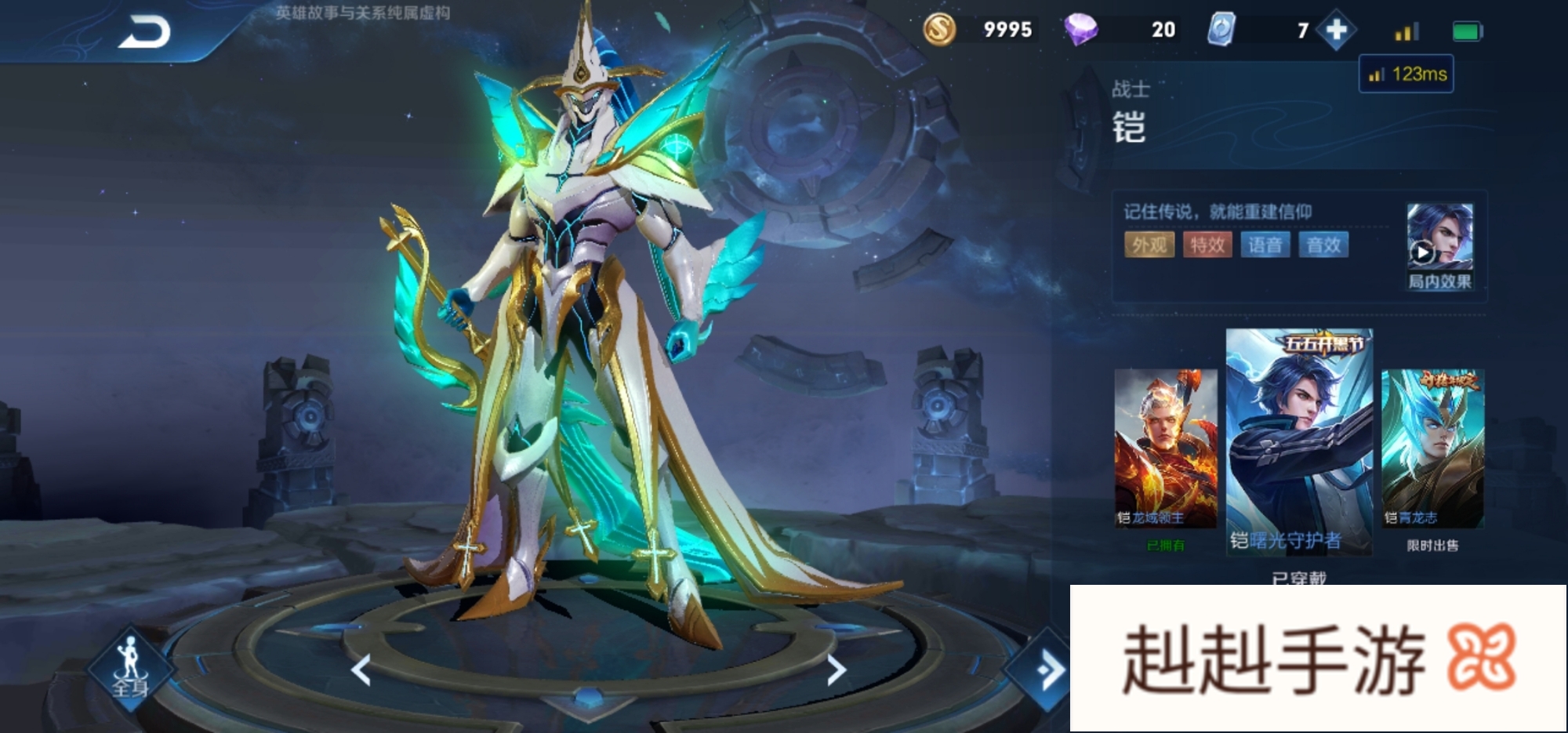Rotate the hero model left

361,670
